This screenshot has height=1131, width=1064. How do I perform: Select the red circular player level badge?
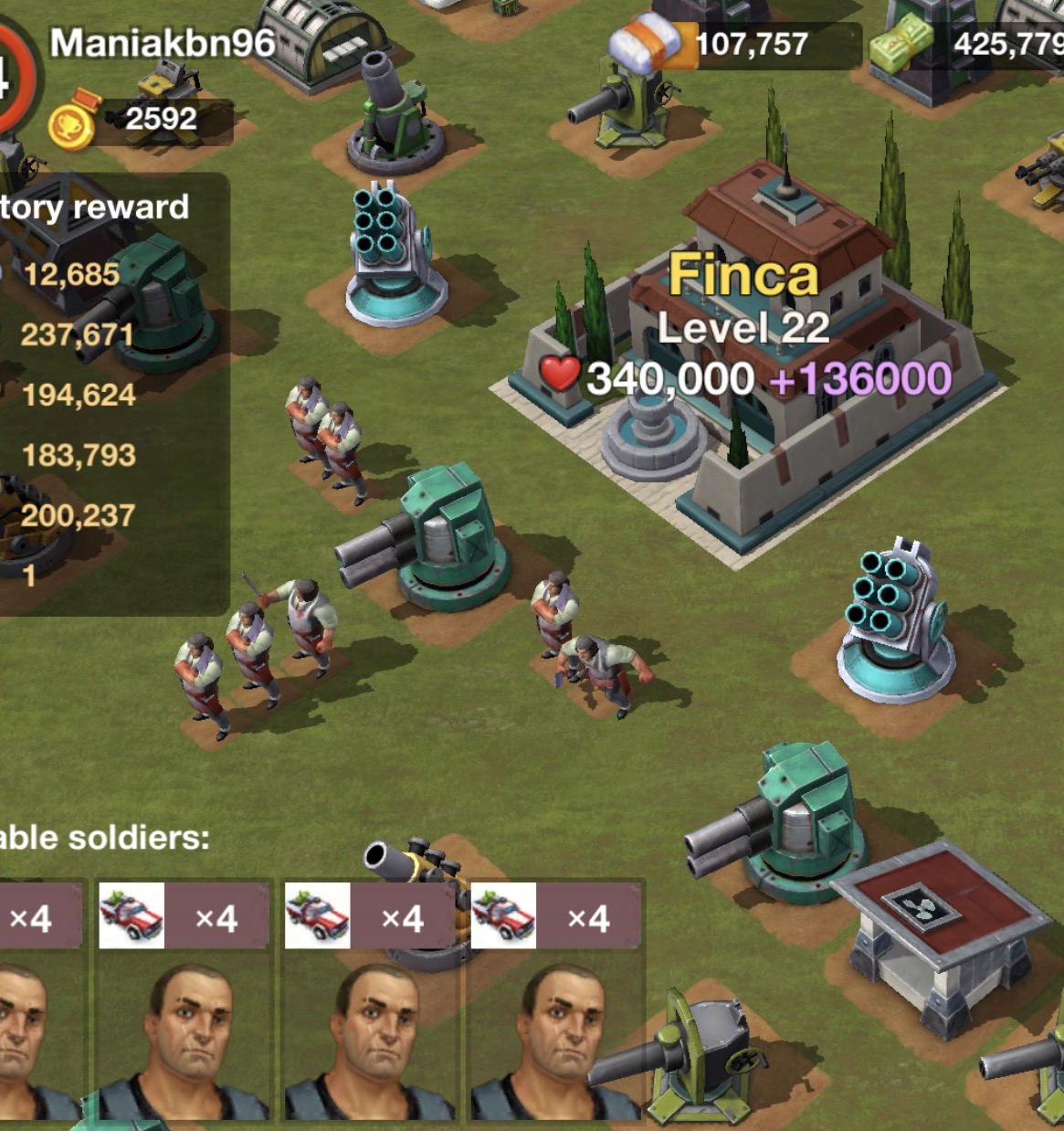click(16, 79)
